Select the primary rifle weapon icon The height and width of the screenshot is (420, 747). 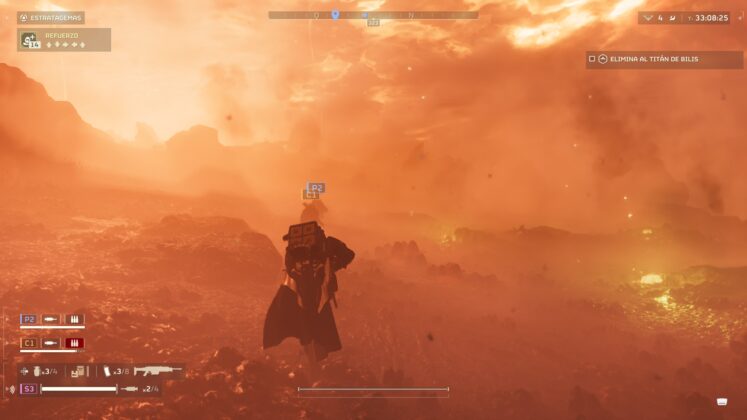158,370
